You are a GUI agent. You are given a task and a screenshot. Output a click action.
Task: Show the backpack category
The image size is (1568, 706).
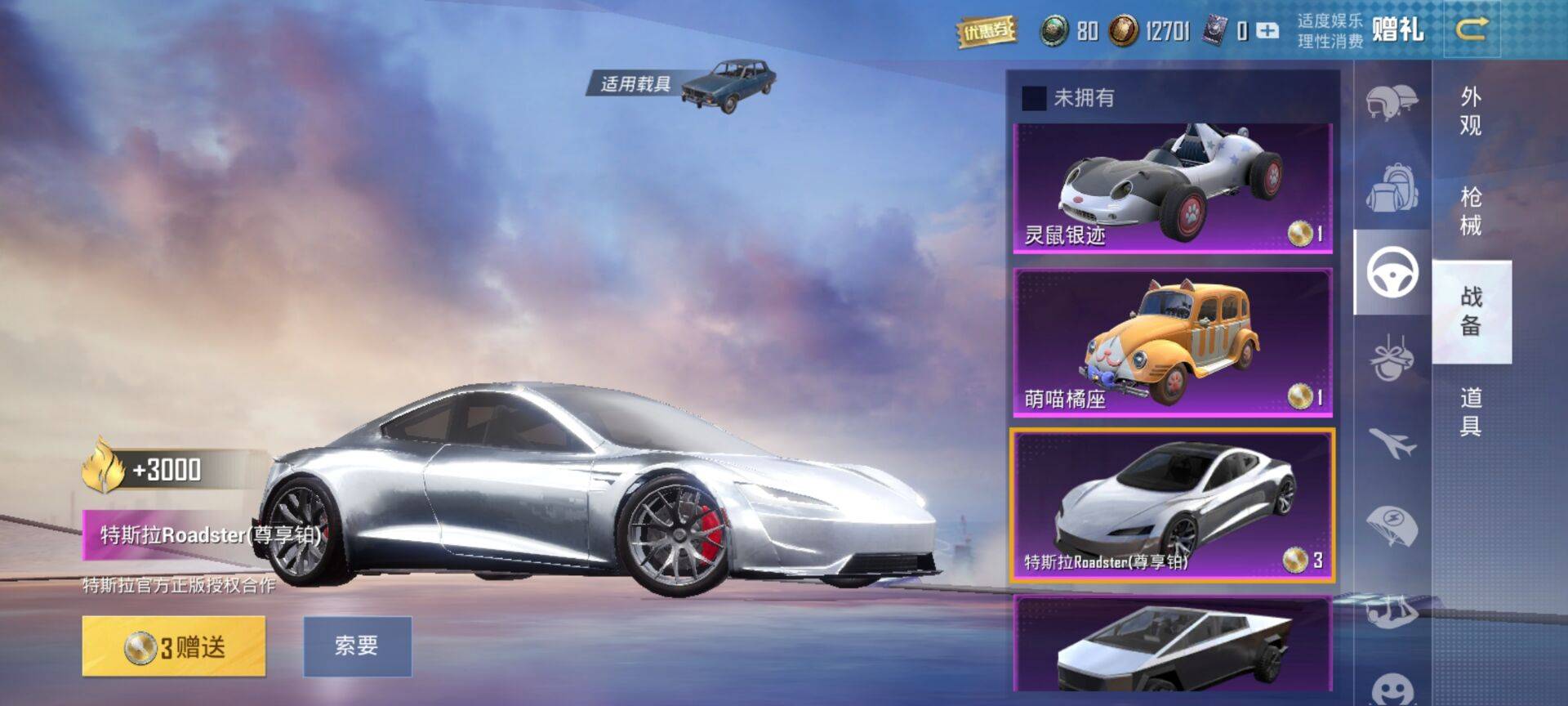(1392, 187)
